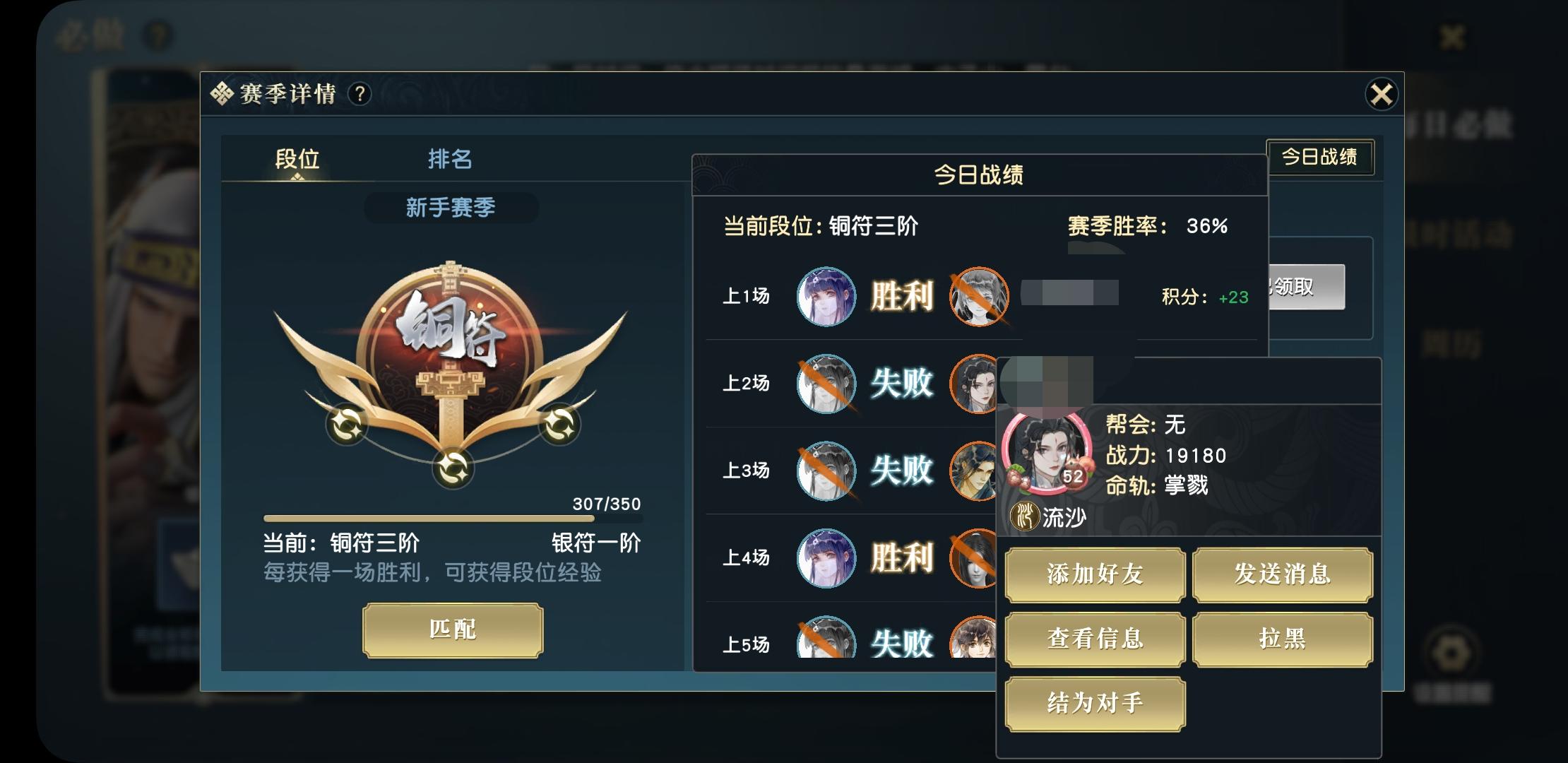Click the opponent avatar in the 上1场 victory row

click(x=978, y=297)
